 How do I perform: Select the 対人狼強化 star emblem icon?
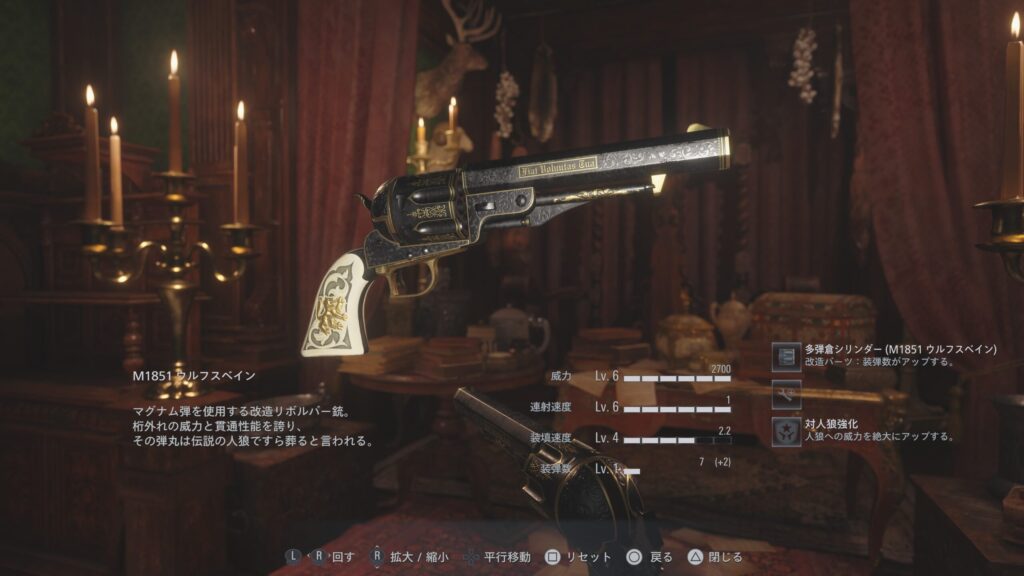[787, 431]
